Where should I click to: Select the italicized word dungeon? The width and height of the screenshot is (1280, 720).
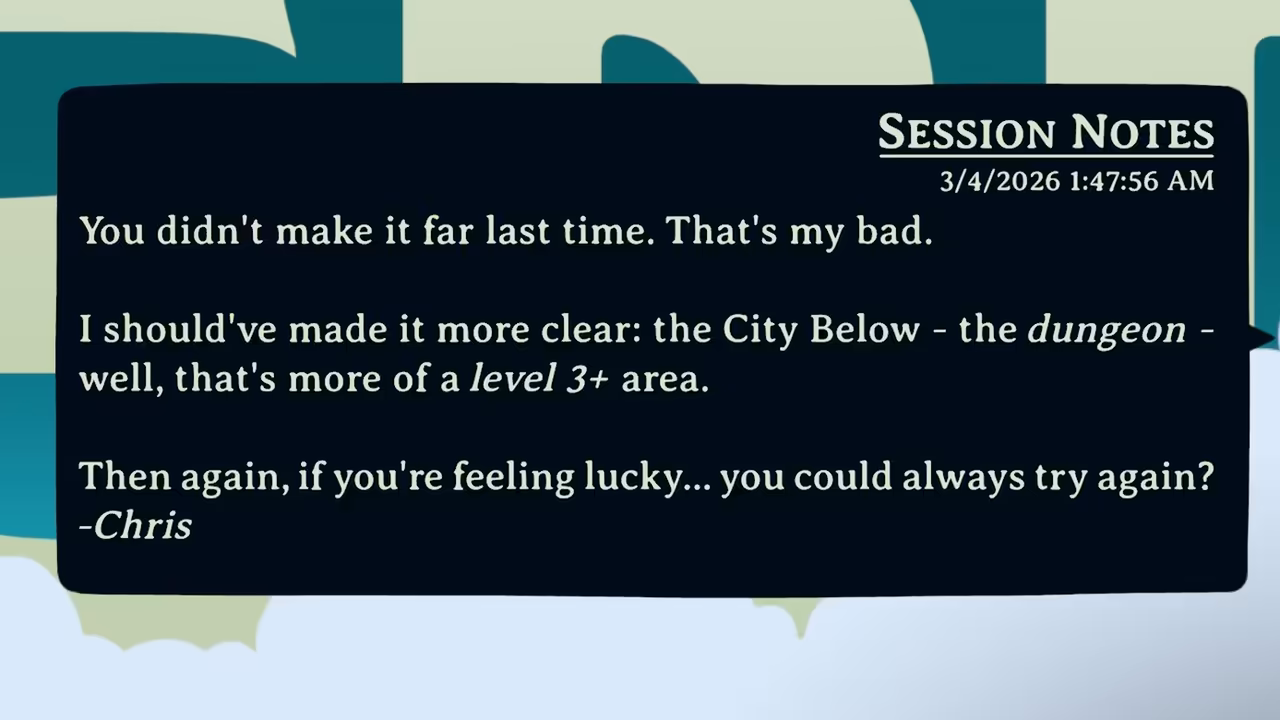(1106, 329)
